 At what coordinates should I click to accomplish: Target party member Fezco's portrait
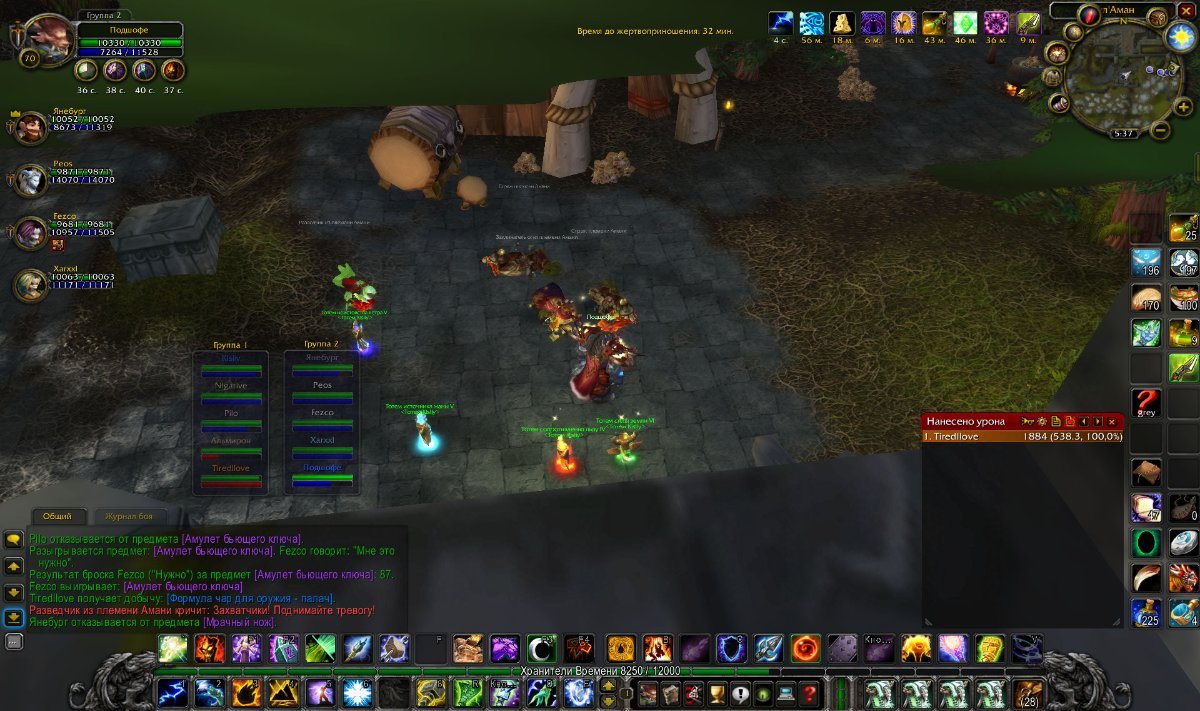coord(30,233)
